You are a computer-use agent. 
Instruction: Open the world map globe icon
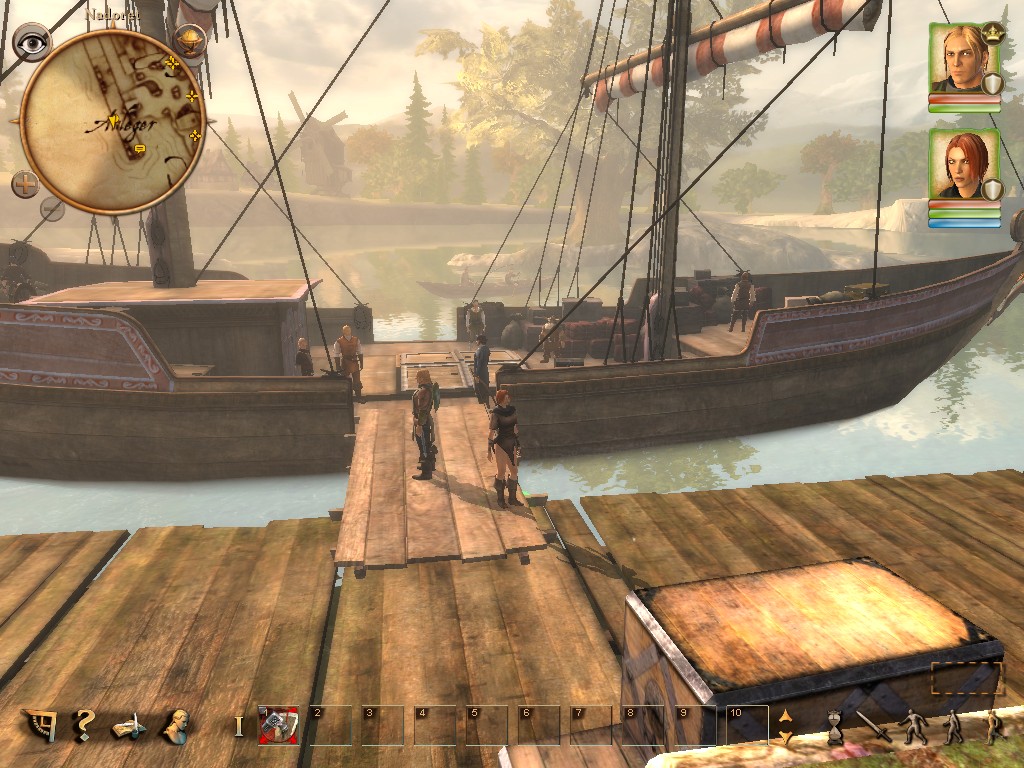[x=189, y=40]
